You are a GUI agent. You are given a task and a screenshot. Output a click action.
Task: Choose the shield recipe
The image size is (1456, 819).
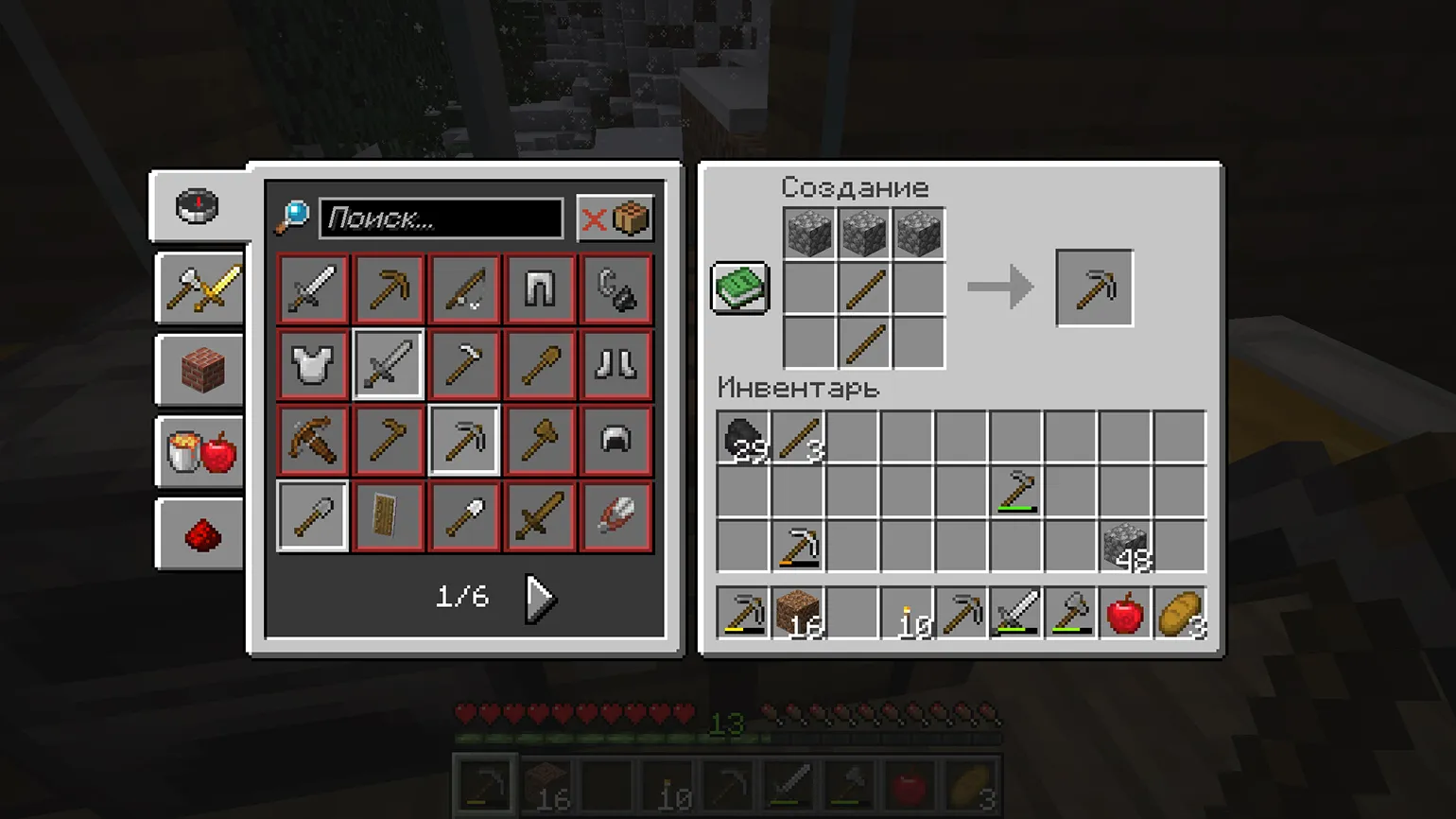[388, 516]
